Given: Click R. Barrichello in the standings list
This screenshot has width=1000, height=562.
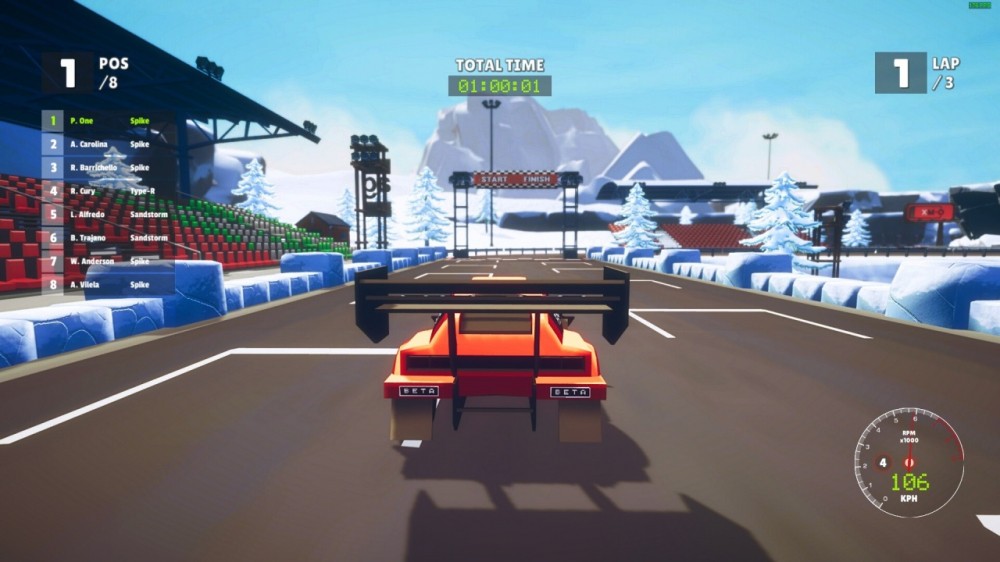Looking at the screenshot, I should click(108, 168).
